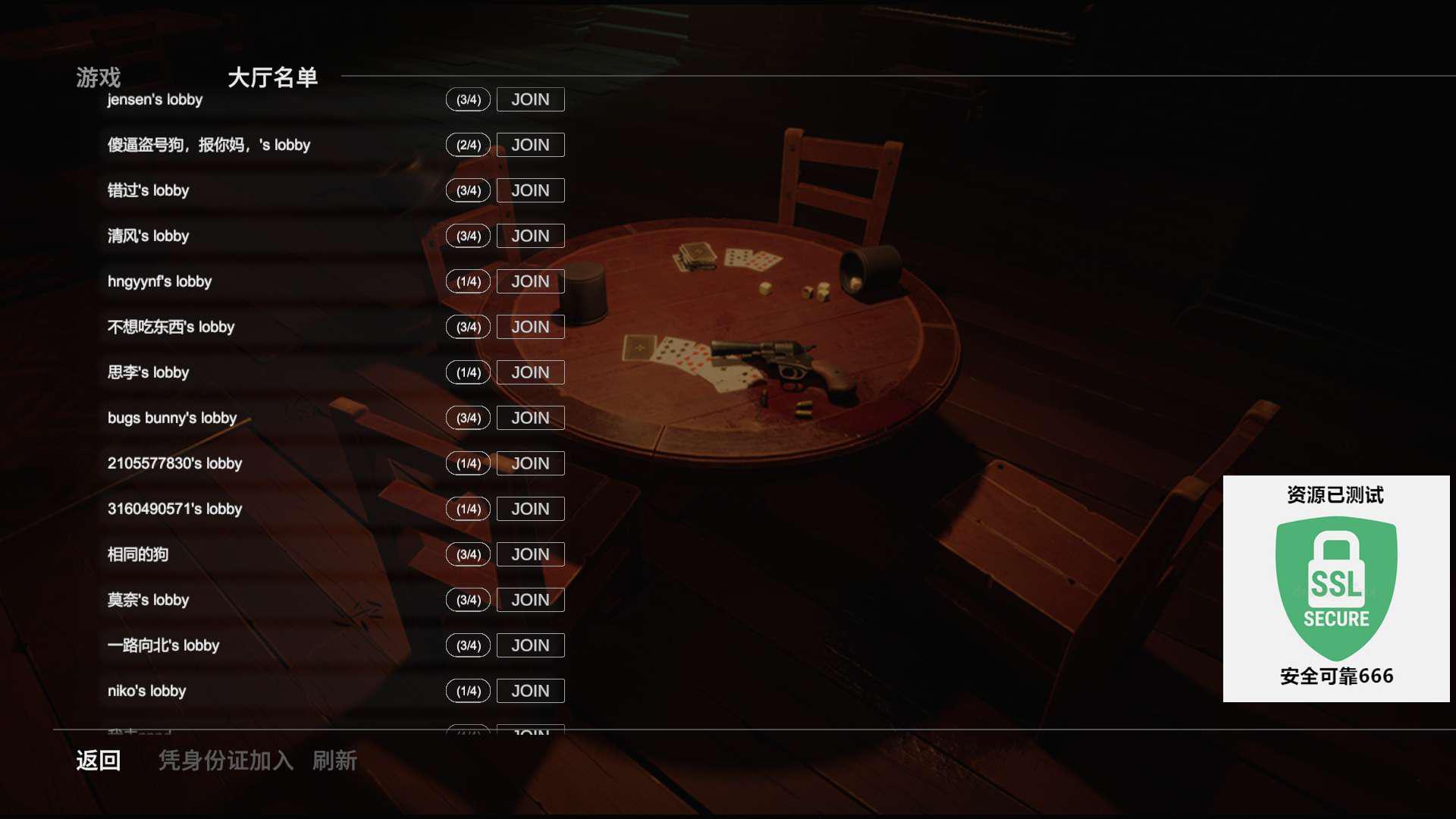The image size is (1456, 819).
Task: Join bugs bunny's lobby
Action: 530,418
